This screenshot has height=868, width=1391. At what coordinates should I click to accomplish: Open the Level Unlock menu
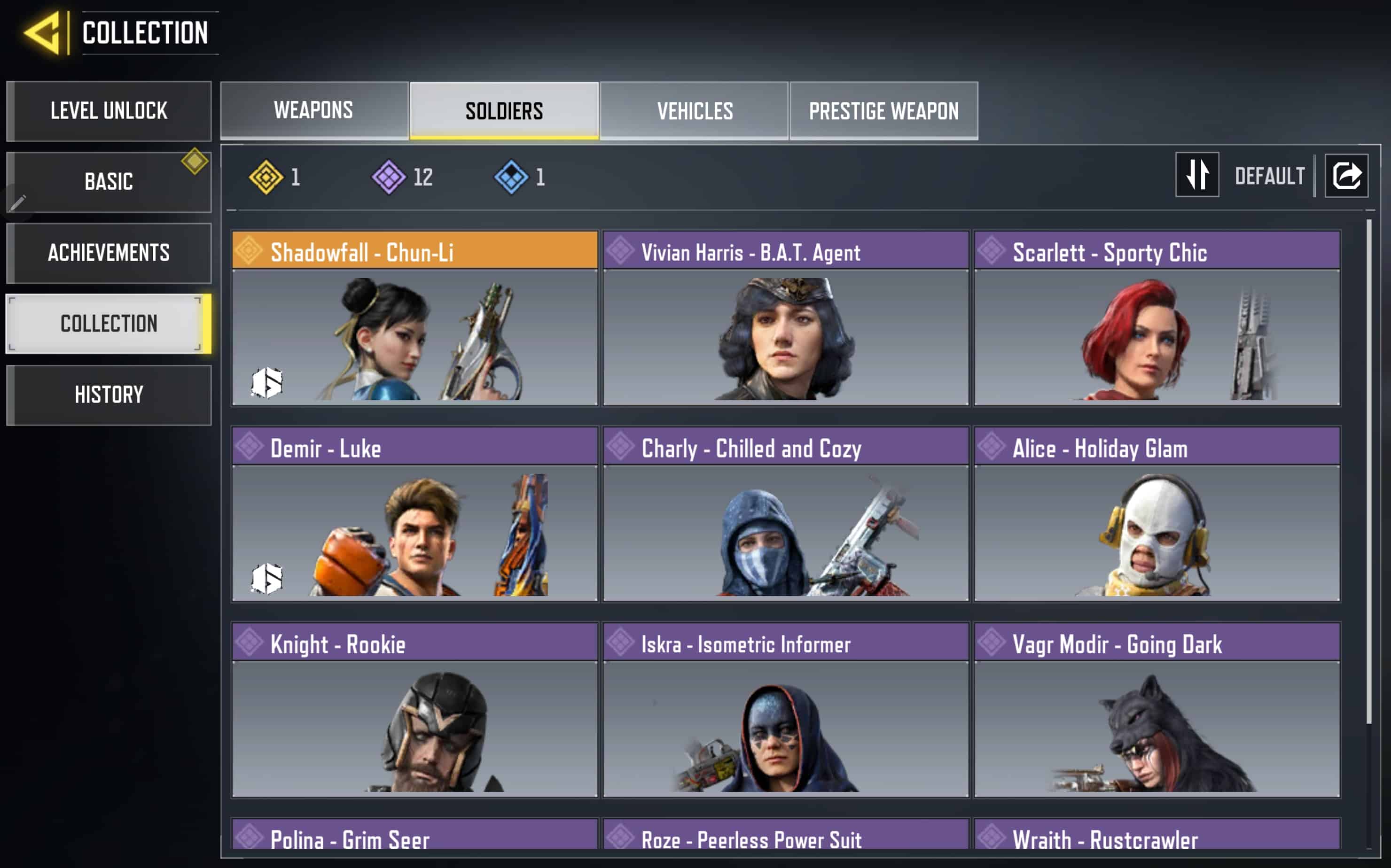click(x=109, y=111)
